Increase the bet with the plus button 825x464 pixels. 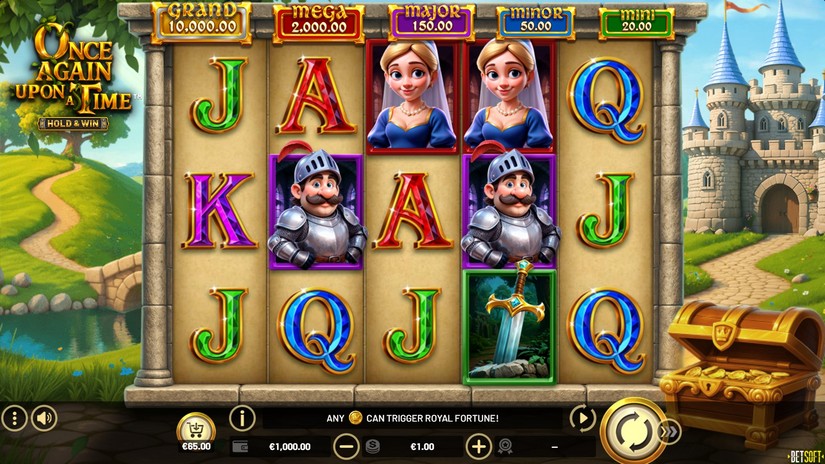tap(479, 446)
